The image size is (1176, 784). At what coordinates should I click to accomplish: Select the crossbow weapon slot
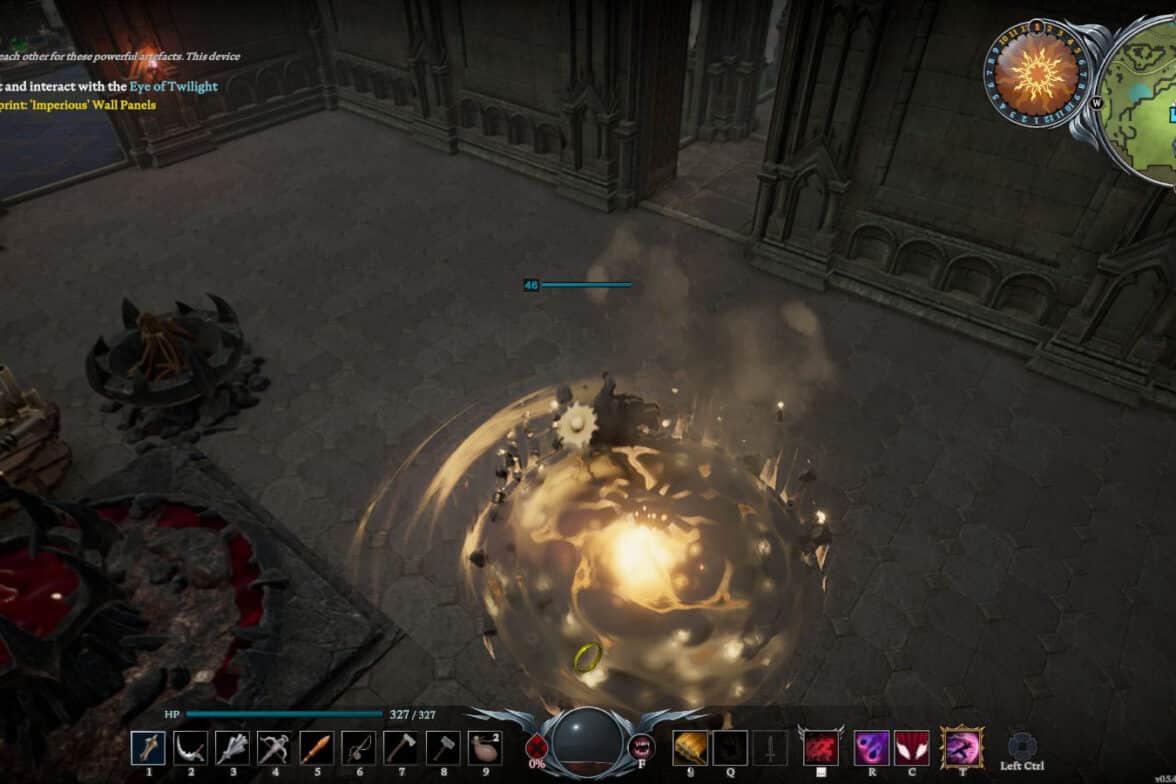tap(274, 748)
